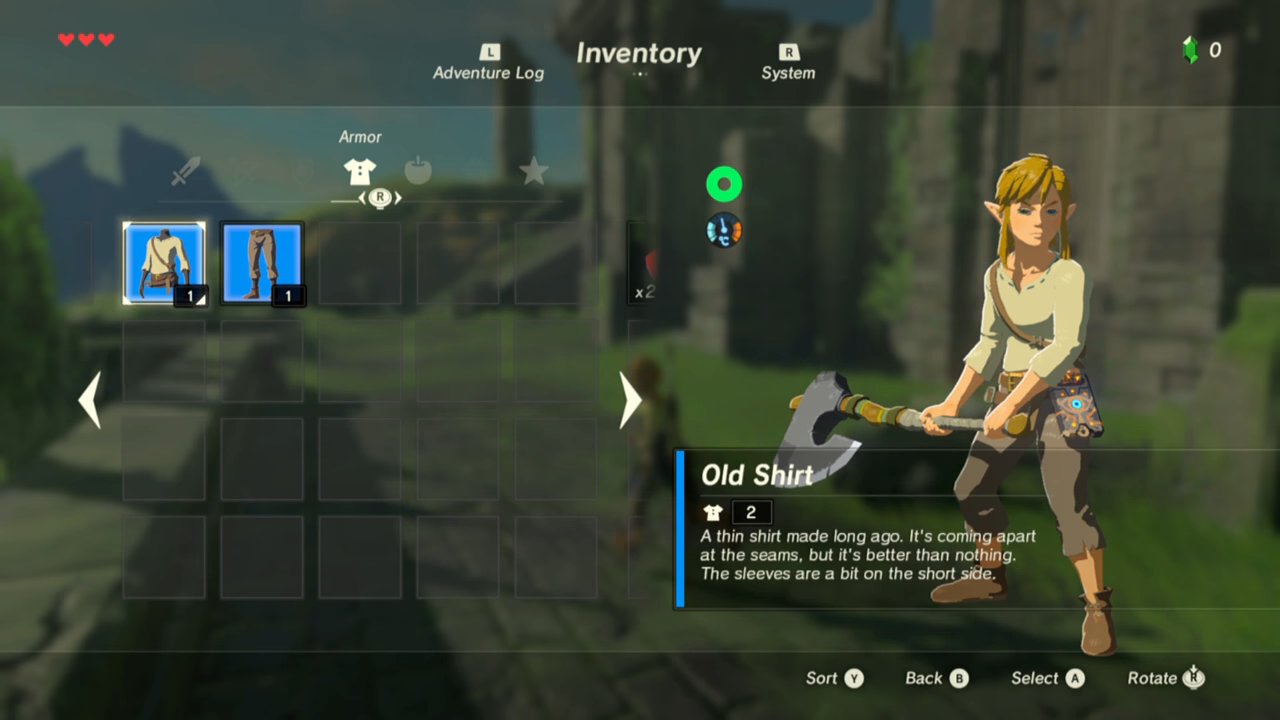Switch to the System tab
The image size is (1280, 720).
(x=788, y=63)
